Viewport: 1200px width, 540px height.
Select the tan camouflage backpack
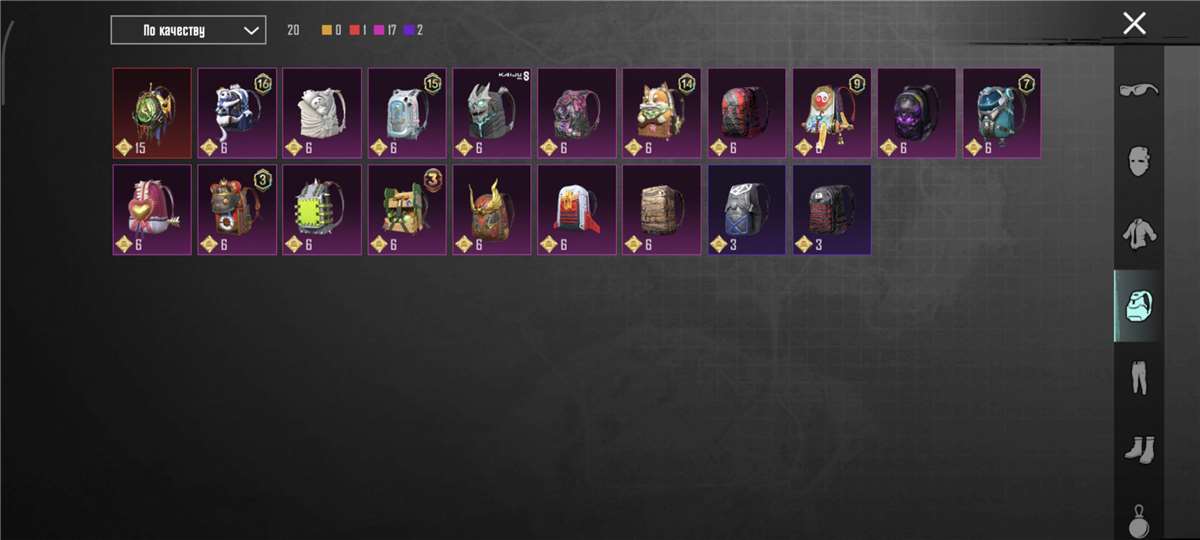click(662, 210)
